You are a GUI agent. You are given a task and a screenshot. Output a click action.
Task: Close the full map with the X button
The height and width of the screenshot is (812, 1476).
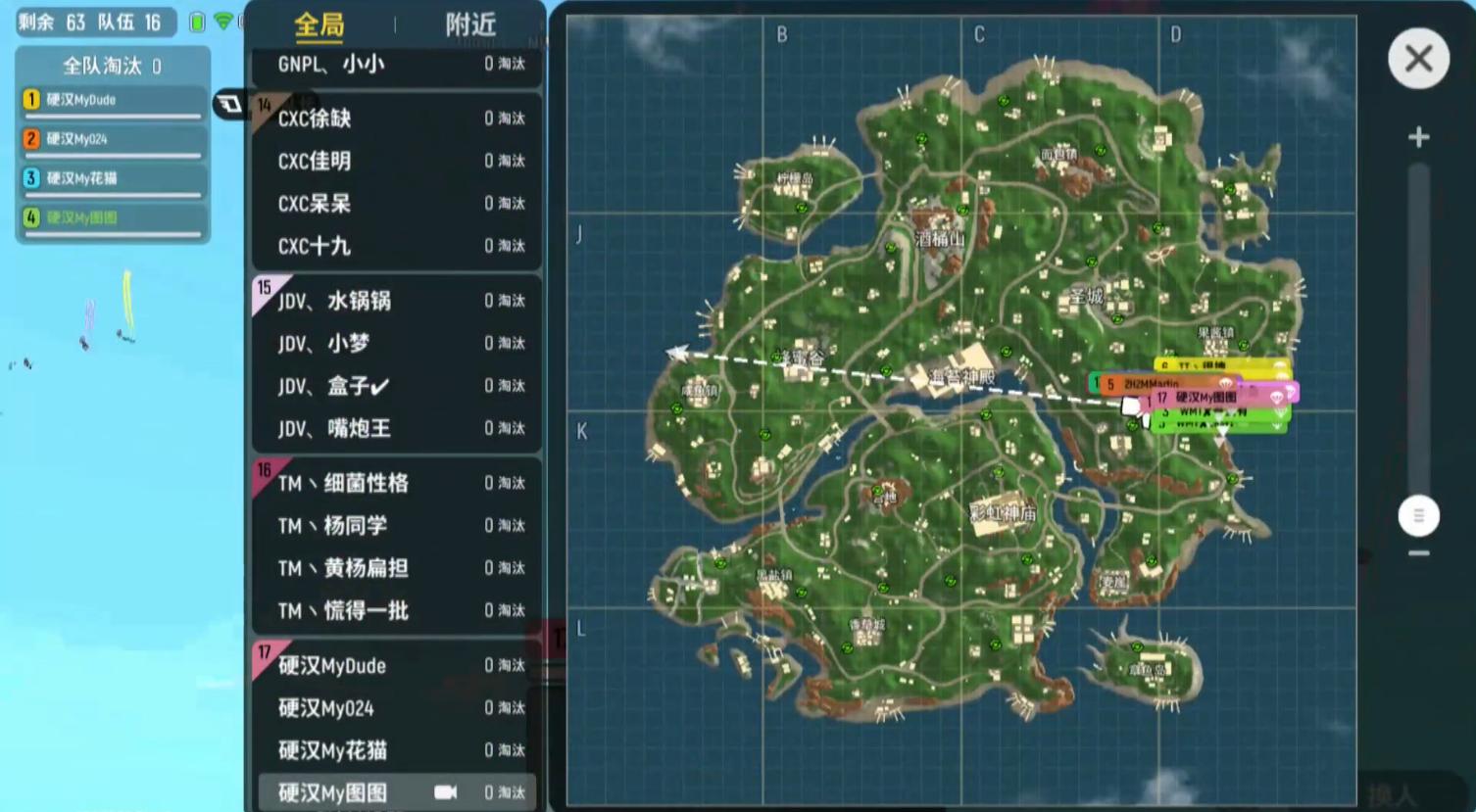[x=1418, y=59]
